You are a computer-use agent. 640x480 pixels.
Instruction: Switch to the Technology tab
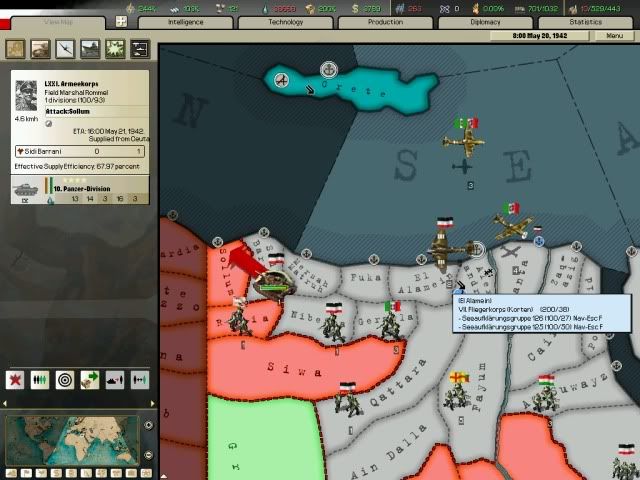[x=283, y=21]
